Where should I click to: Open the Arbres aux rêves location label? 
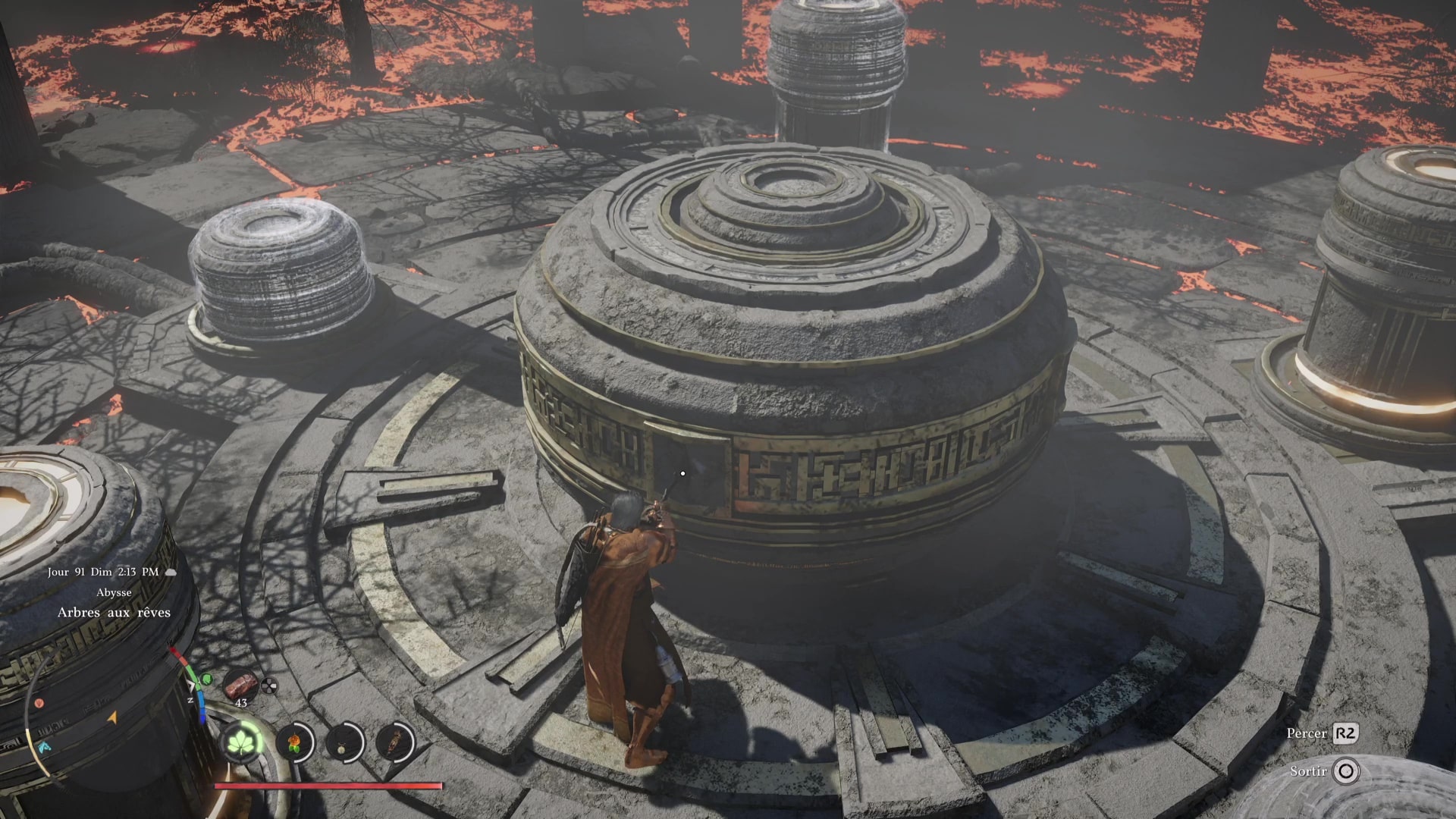click(x=114, y=613)
